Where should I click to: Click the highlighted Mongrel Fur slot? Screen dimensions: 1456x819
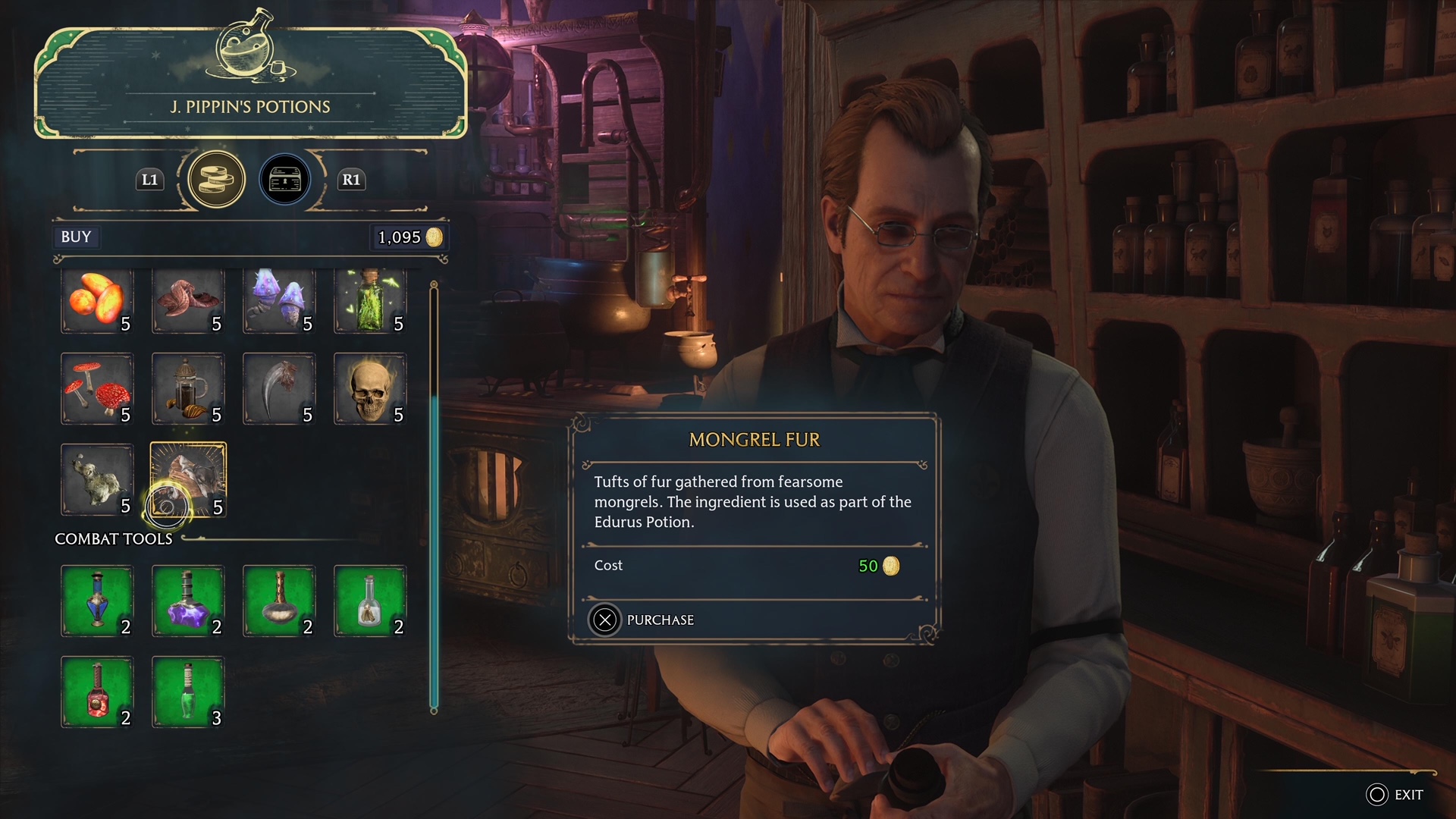click(188, 480)
